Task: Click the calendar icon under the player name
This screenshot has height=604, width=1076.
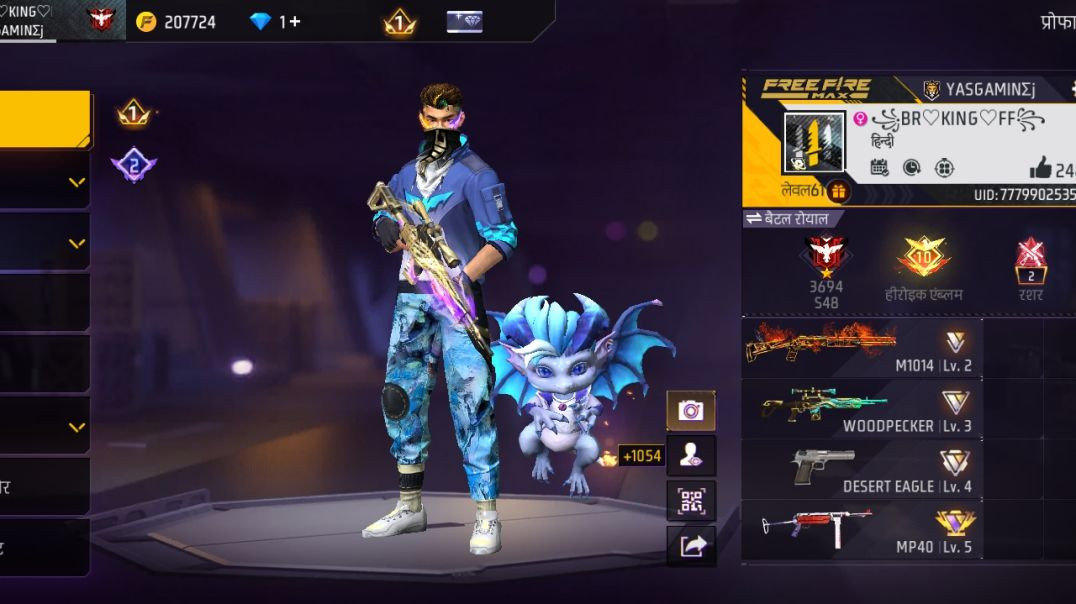Action: click(879, 168)
